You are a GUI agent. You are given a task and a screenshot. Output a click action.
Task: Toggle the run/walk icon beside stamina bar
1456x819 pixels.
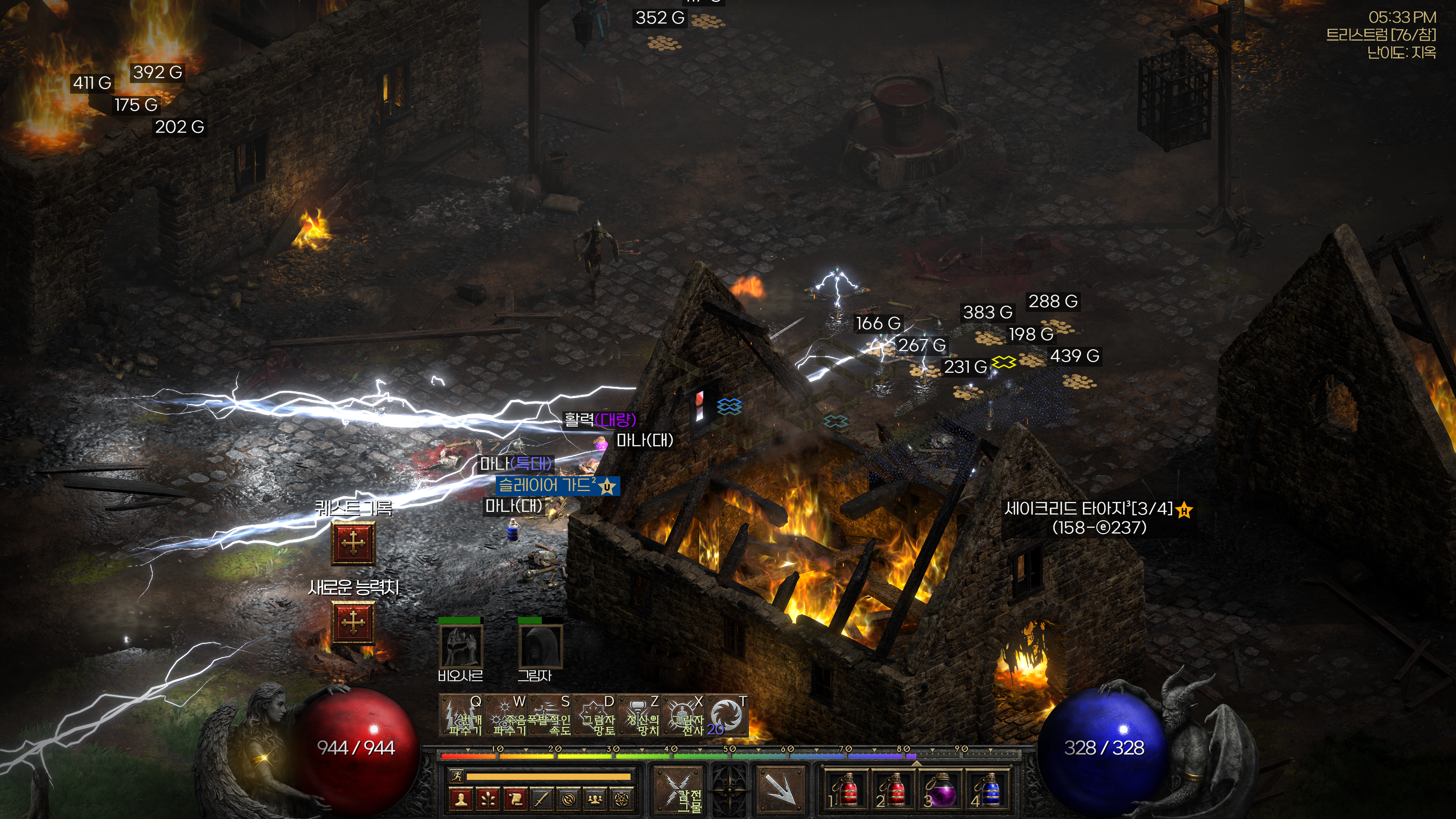456,776
